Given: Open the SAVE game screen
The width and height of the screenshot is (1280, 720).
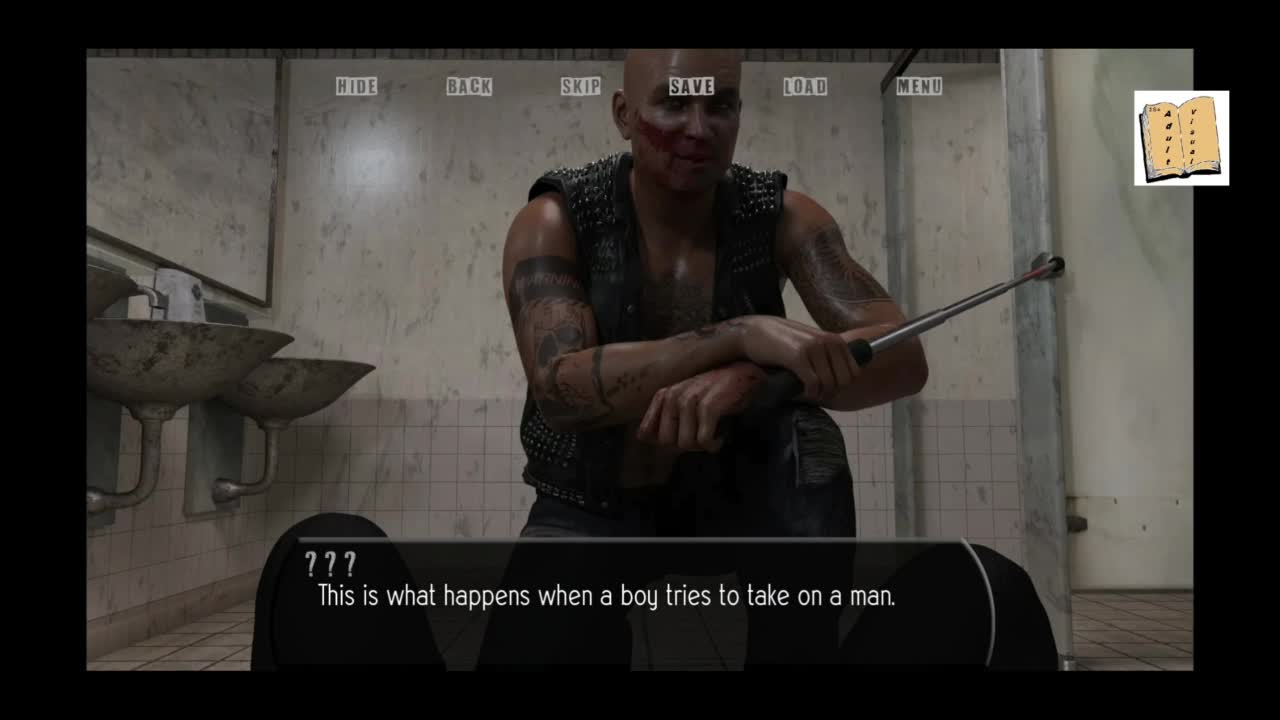Looking at the screenshot, I should tap(692, 86).
